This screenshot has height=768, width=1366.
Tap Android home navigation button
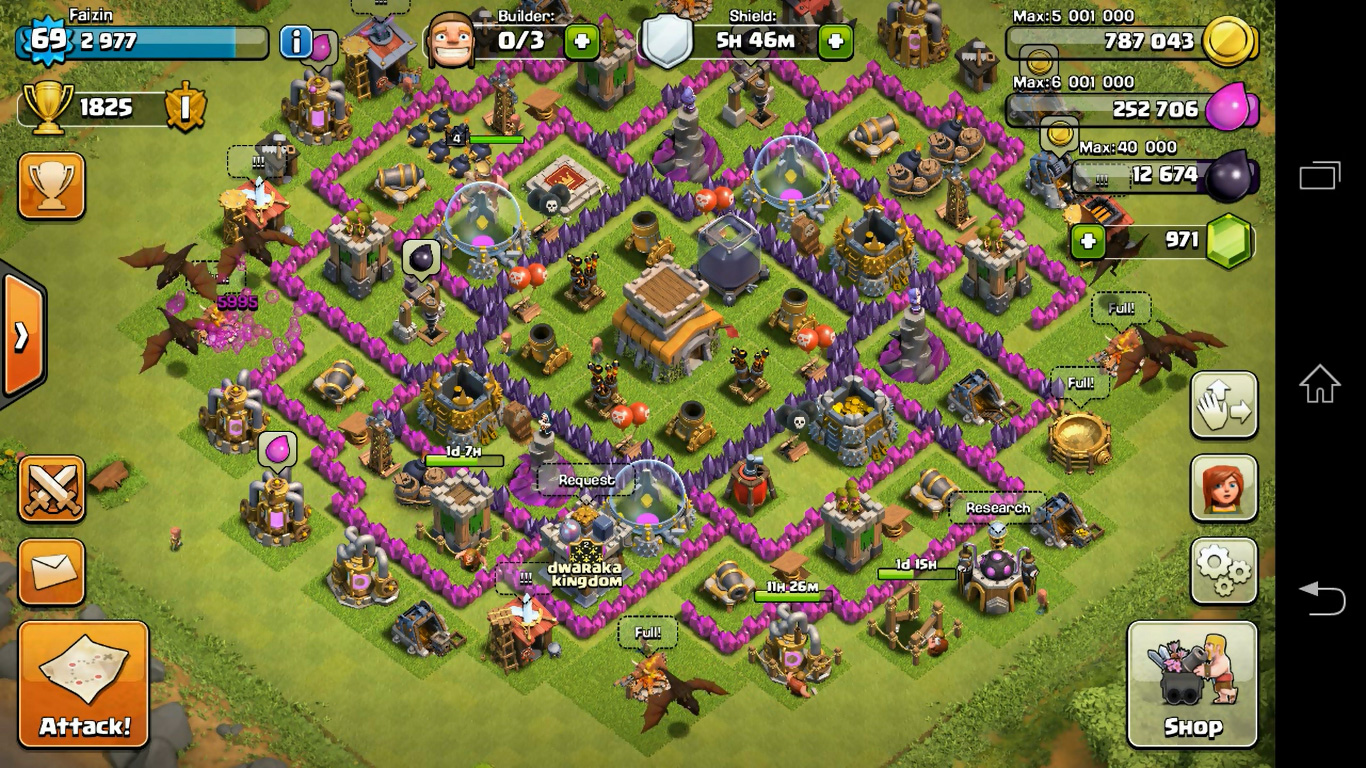coord(1320,384)
